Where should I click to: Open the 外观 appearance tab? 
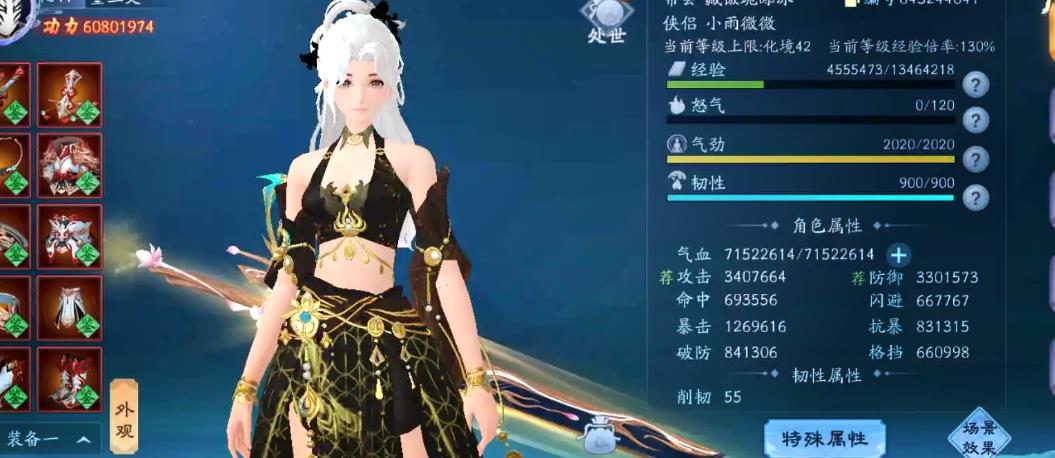(124, 414)
